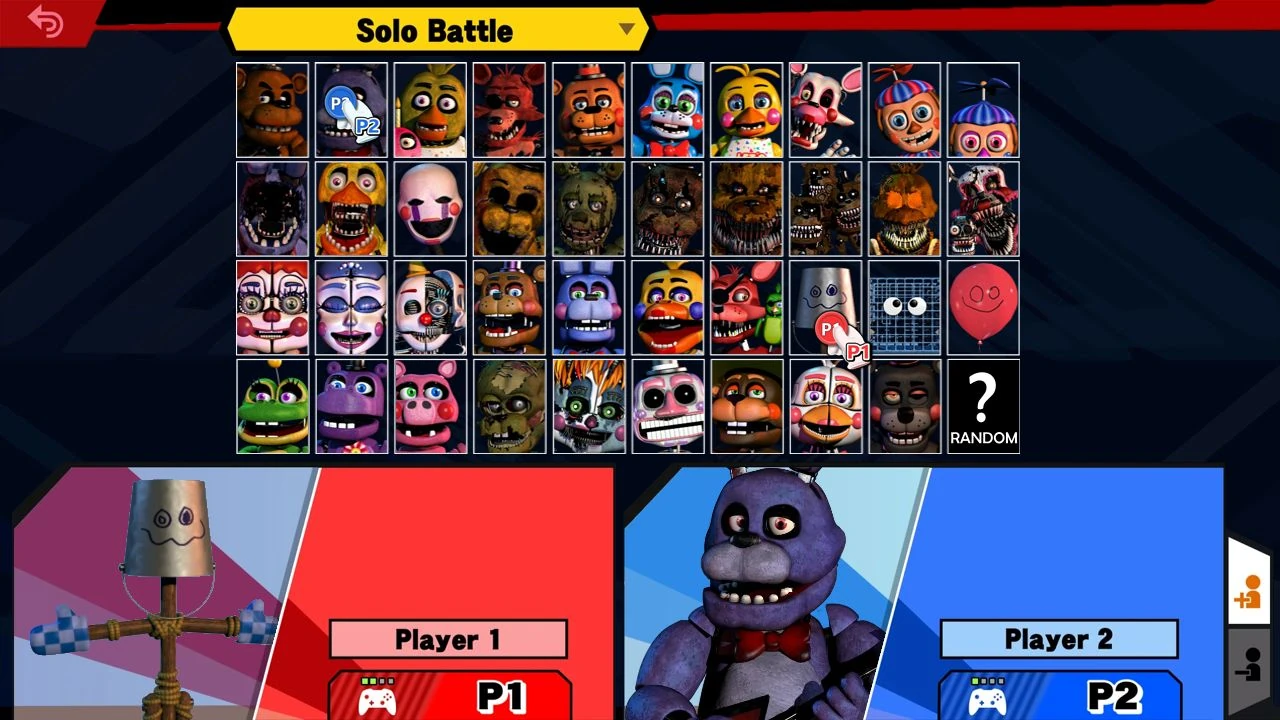Select Mr. Hippo from the bottom row
Image resolution: width=1280 pixels, height=720 pixels.
coord(351,406)
